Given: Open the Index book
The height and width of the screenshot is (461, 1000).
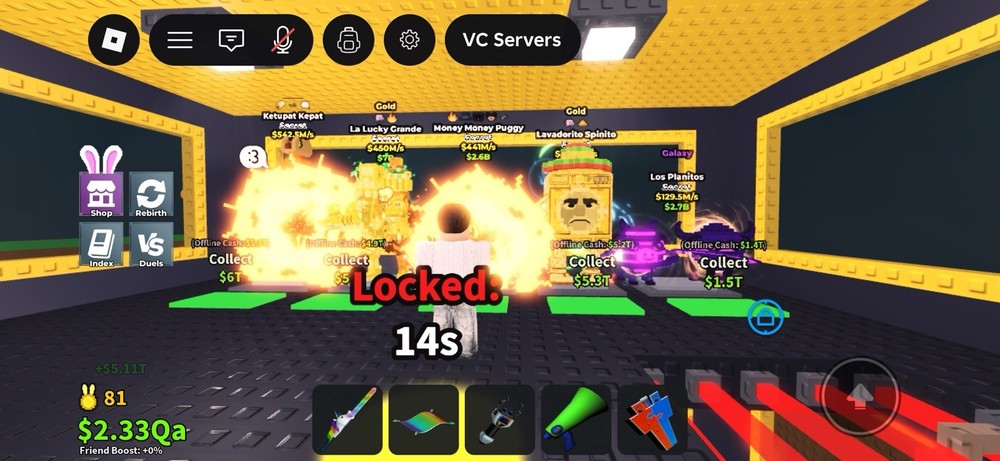Looking at the screenshot, I should point(101,244).
